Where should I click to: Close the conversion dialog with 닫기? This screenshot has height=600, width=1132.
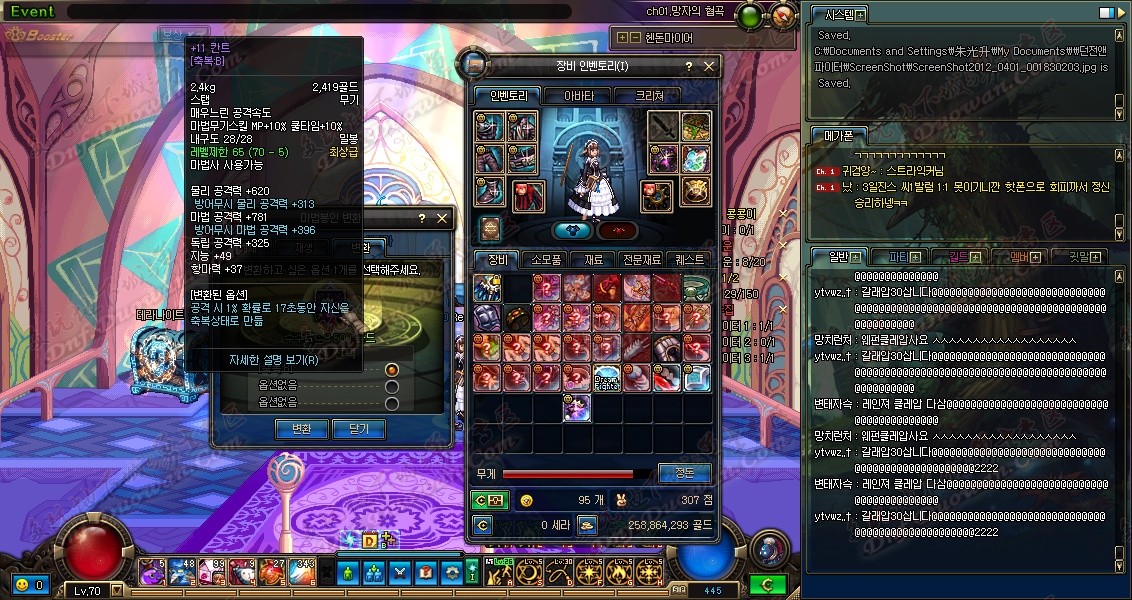358,429
